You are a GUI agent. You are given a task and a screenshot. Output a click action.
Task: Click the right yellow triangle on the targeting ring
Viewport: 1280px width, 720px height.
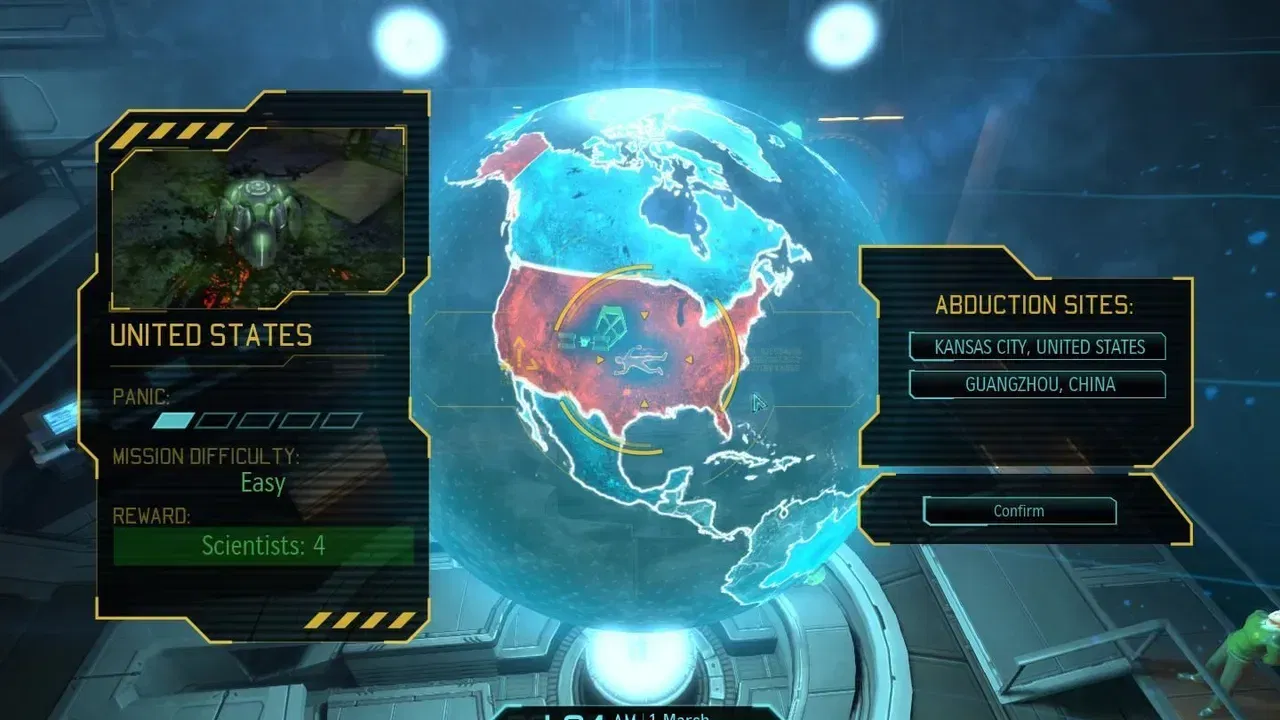tap(689, 360)
